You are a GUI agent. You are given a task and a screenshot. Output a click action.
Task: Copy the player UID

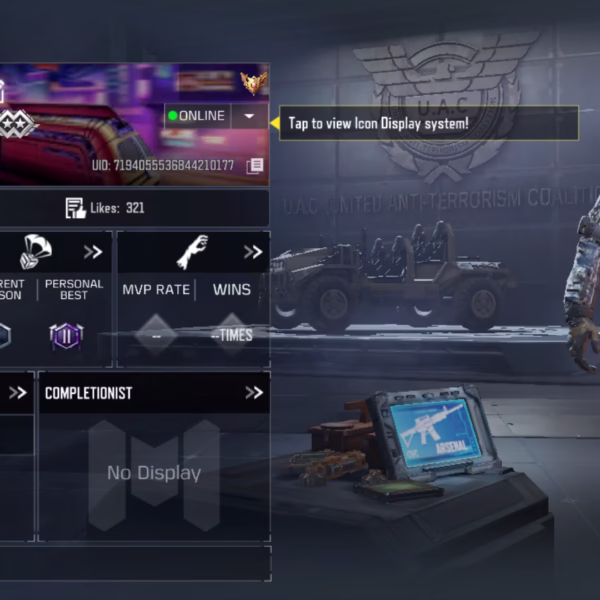[x=255, y=165]
